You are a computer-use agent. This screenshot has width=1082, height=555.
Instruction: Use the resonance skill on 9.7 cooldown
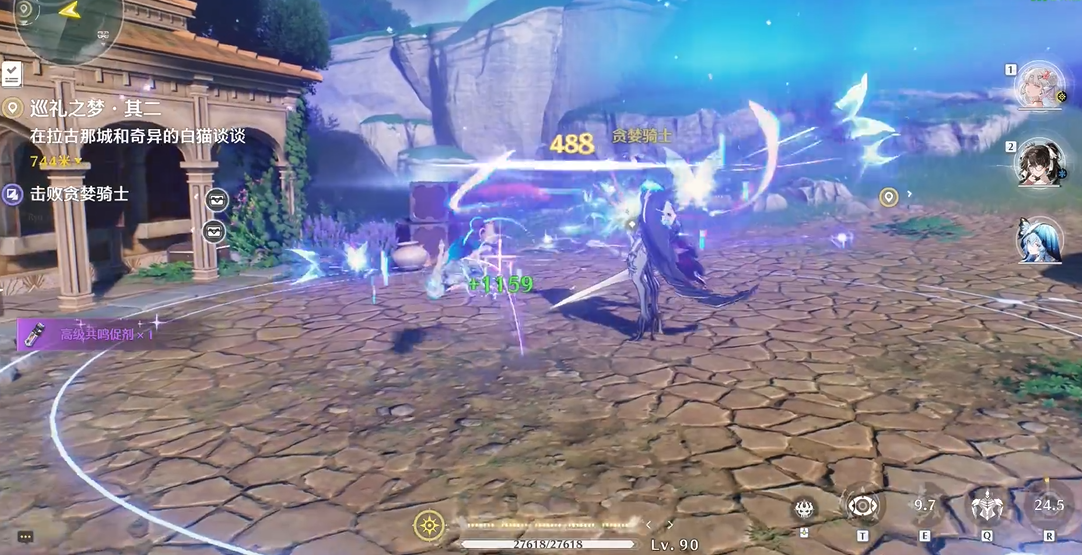(x=924, y=506)
